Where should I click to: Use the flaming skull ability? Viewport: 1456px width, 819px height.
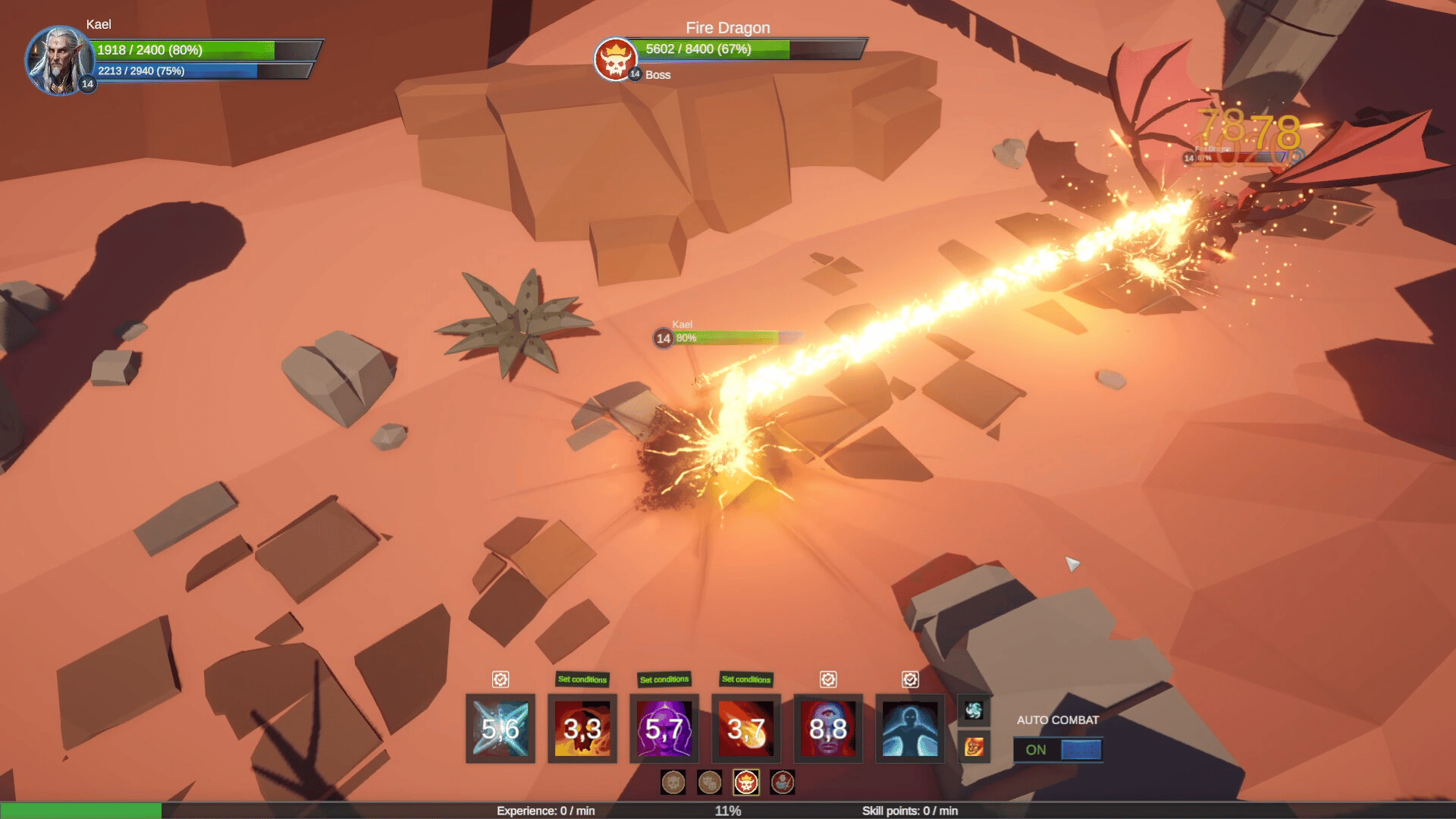click(582, 729)
